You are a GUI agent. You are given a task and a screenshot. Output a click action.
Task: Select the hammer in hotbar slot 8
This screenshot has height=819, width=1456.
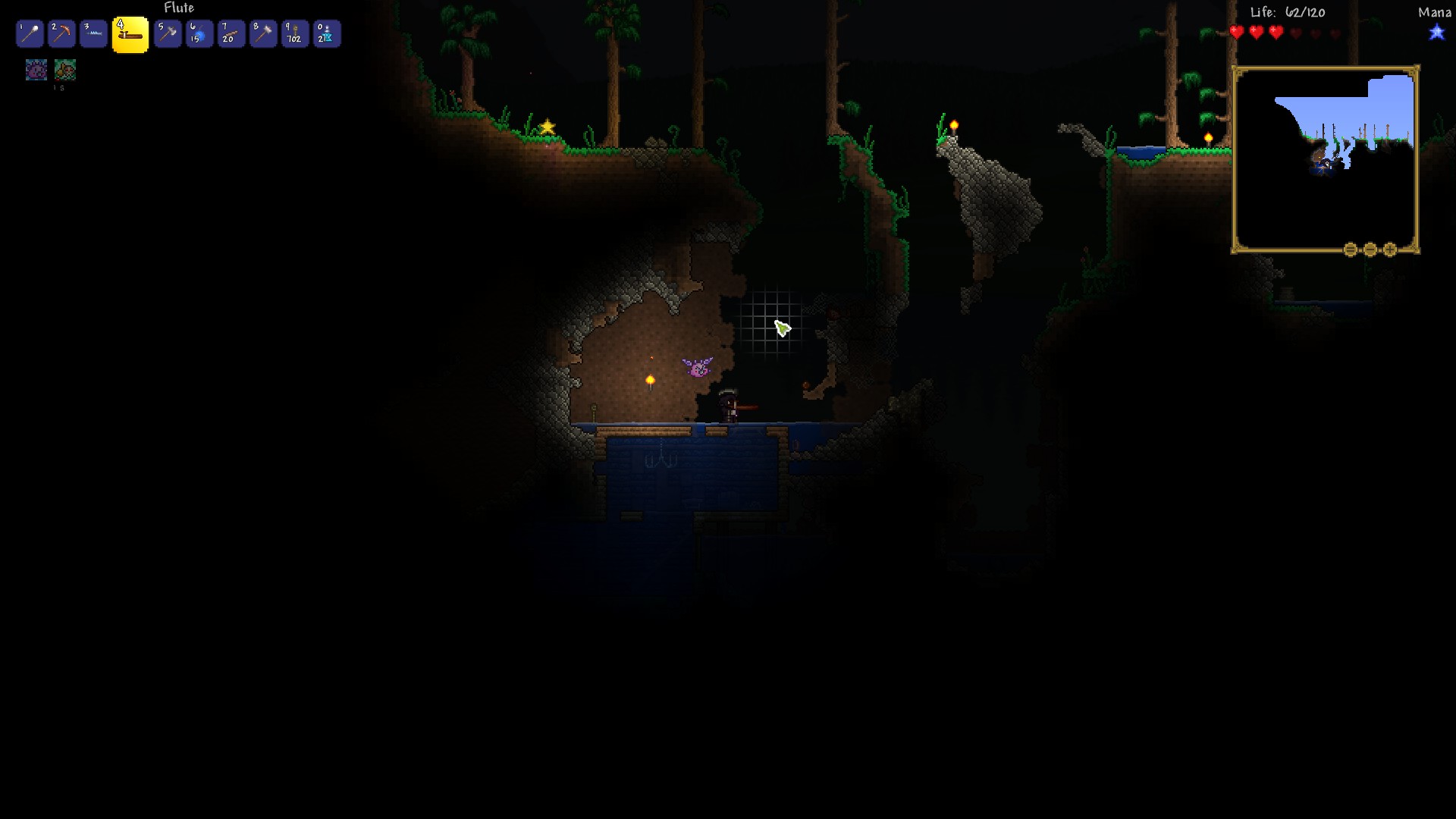pos(263,33)
